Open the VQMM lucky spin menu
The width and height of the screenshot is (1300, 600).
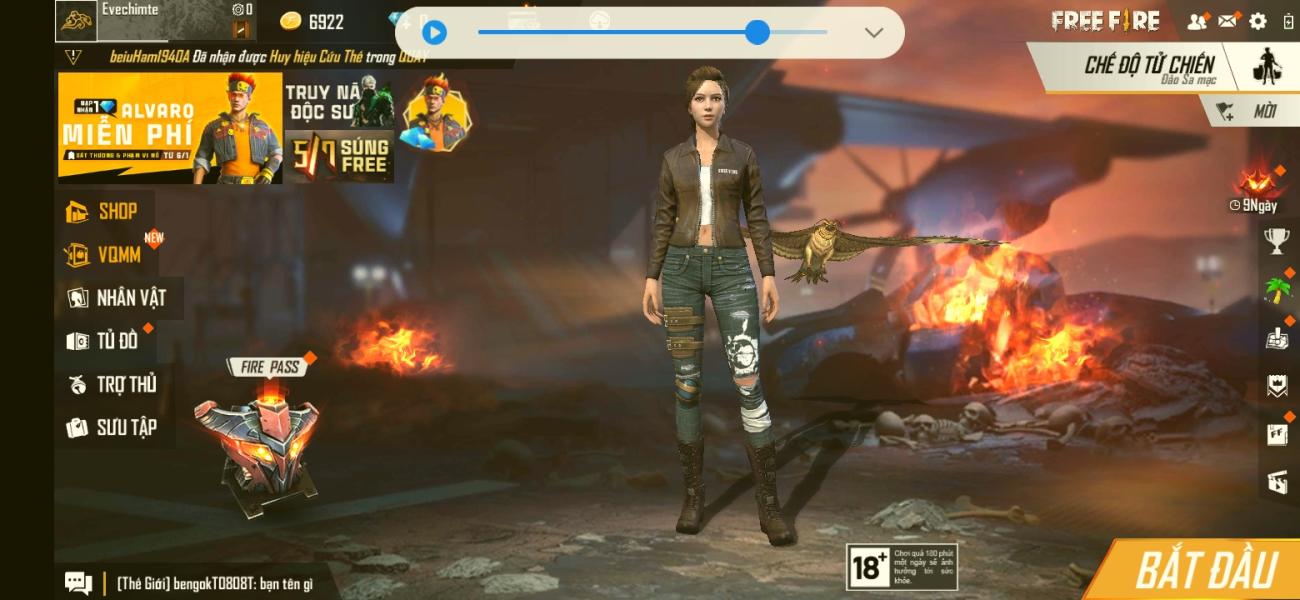[106, 255]
